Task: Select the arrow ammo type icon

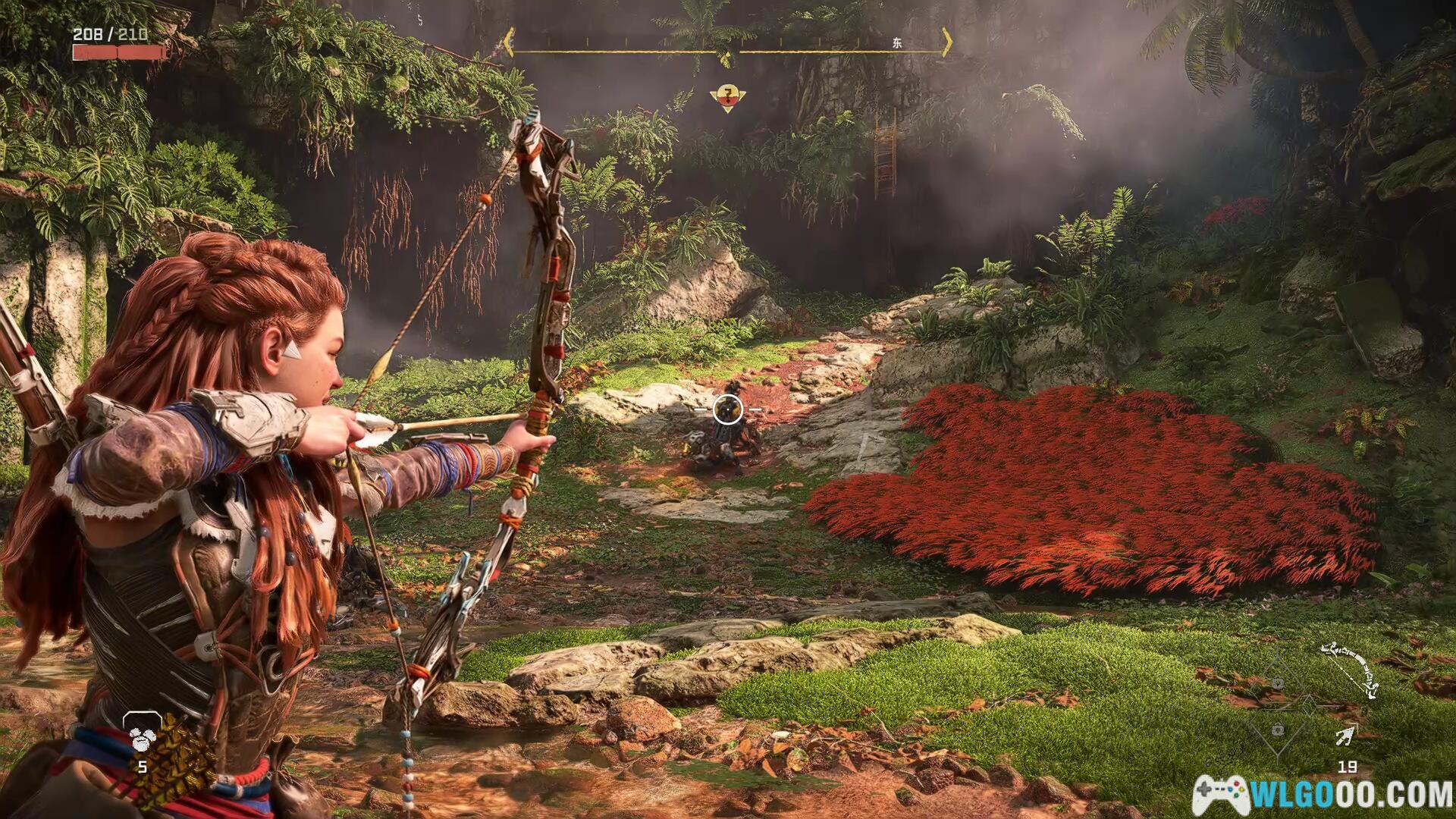Action: tap(1347, 736)
